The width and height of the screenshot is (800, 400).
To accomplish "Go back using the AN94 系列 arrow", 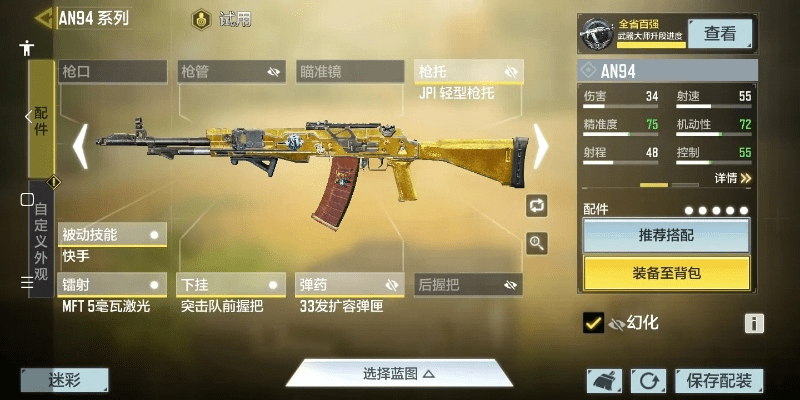I will coord(42,18).
